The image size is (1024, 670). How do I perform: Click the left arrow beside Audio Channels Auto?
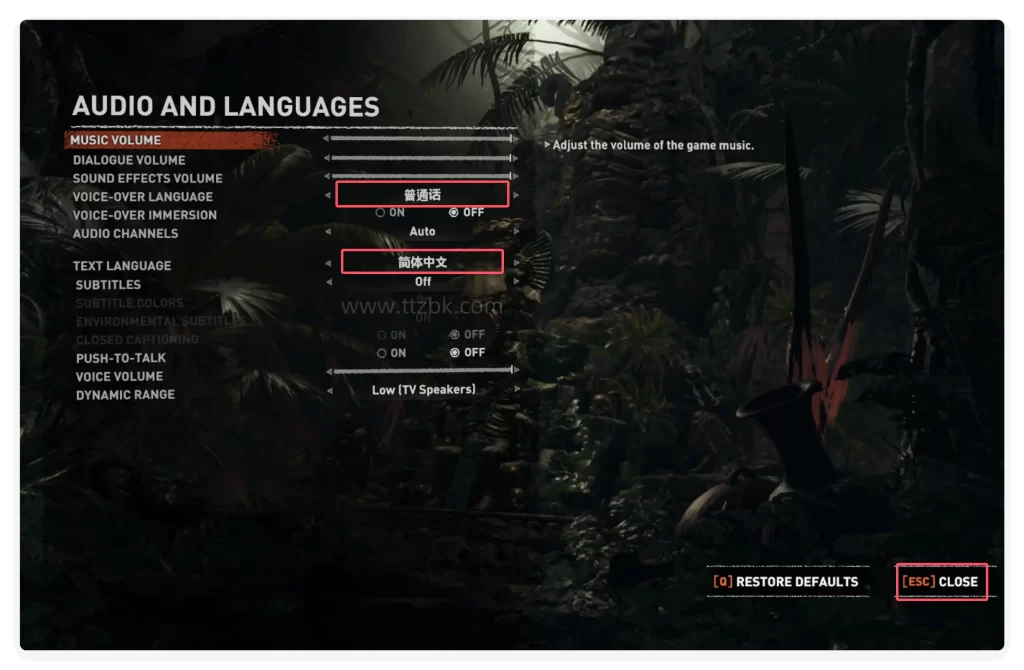pyautogui.click(x=329, y=232)
